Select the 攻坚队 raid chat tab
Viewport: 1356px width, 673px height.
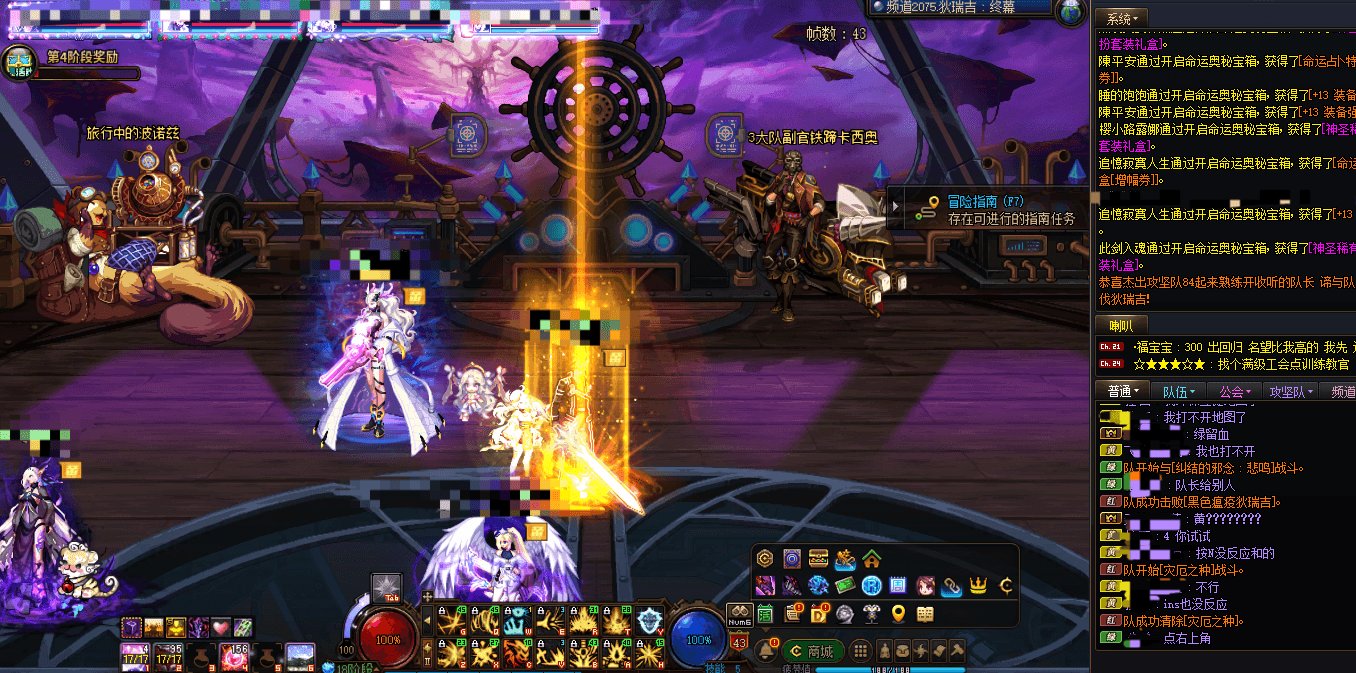(x=1290, y=391)
